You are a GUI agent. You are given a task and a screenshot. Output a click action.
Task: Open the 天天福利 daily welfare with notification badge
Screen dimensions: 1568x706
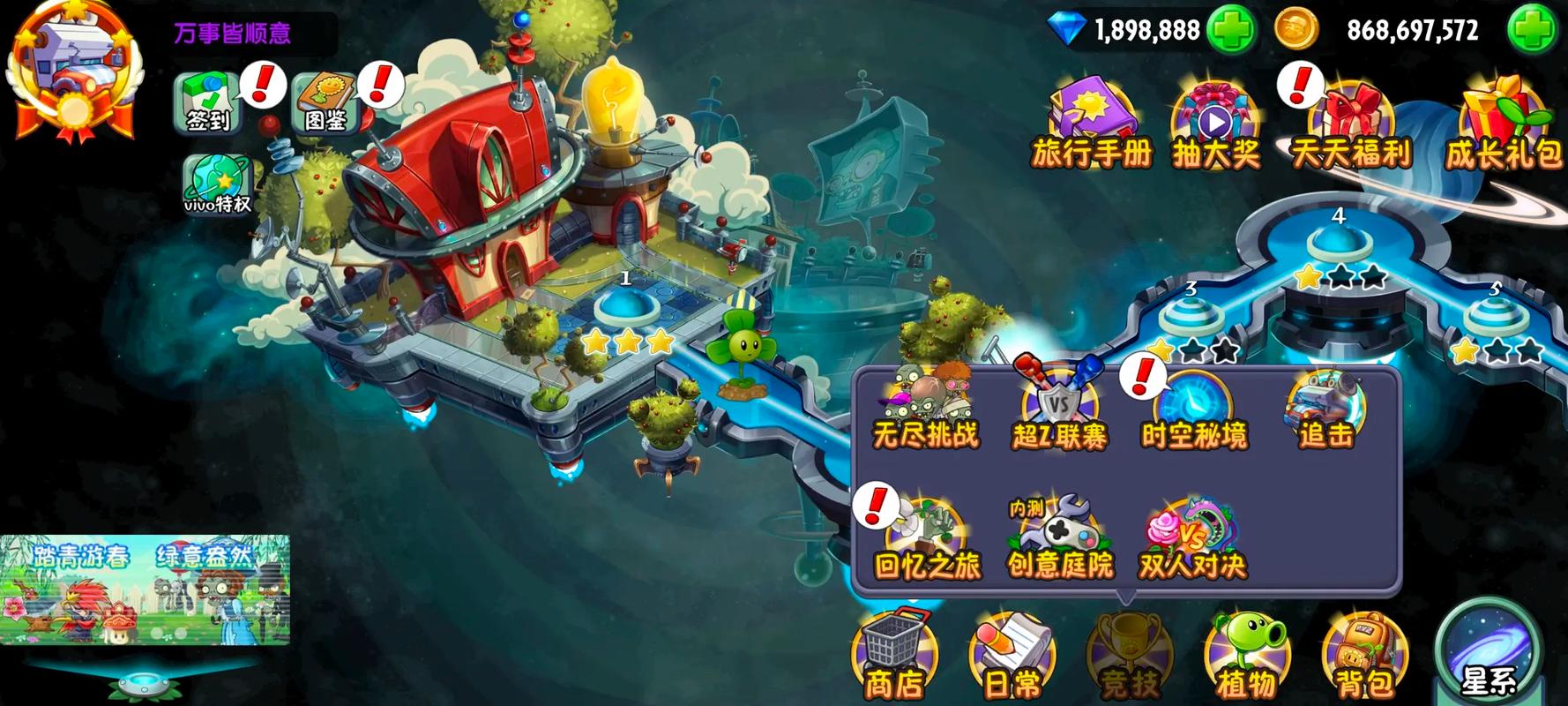click(x=1352, y=119)
